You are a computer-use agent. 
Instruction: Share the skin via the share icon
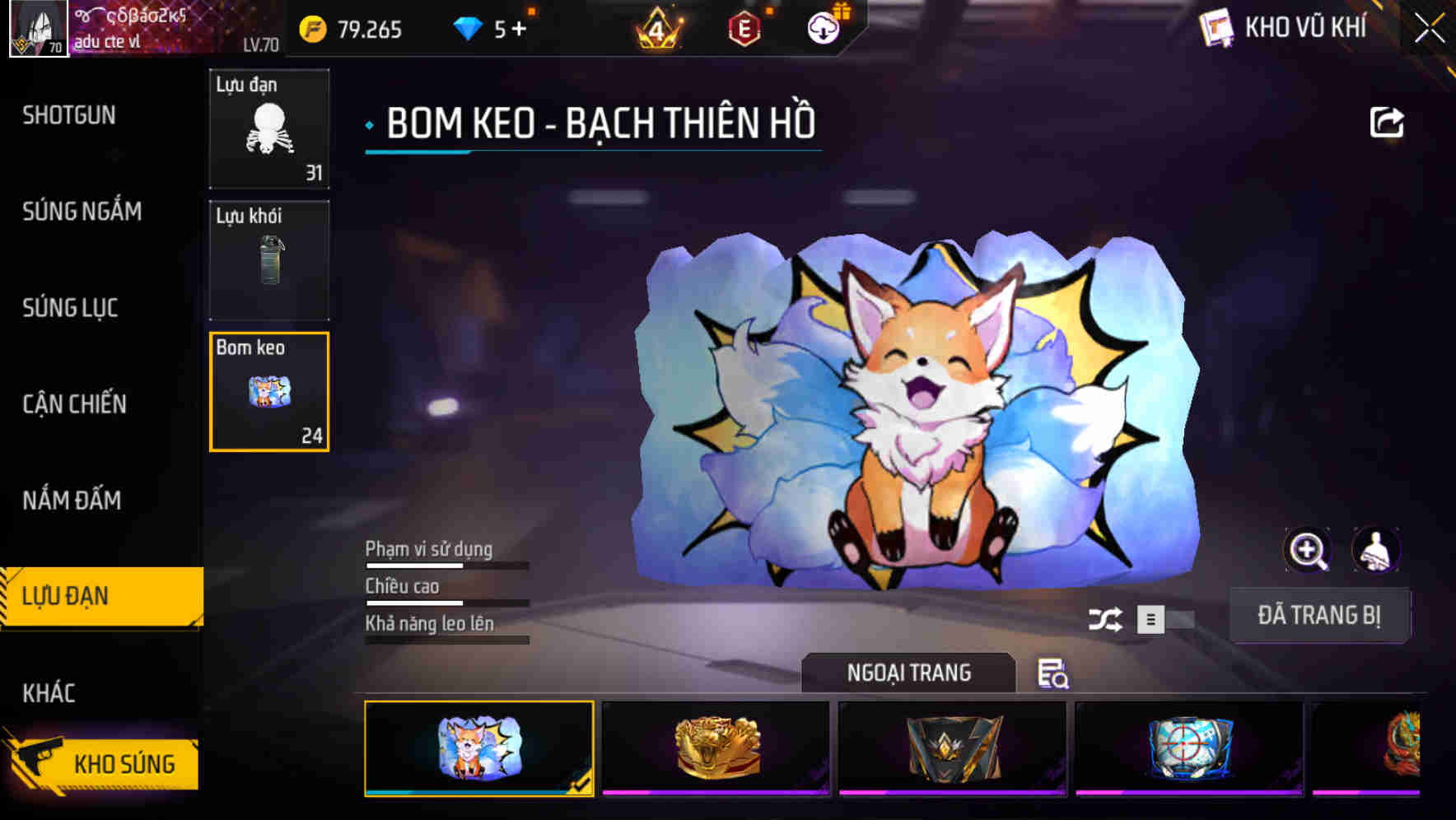coord(1388,122)
